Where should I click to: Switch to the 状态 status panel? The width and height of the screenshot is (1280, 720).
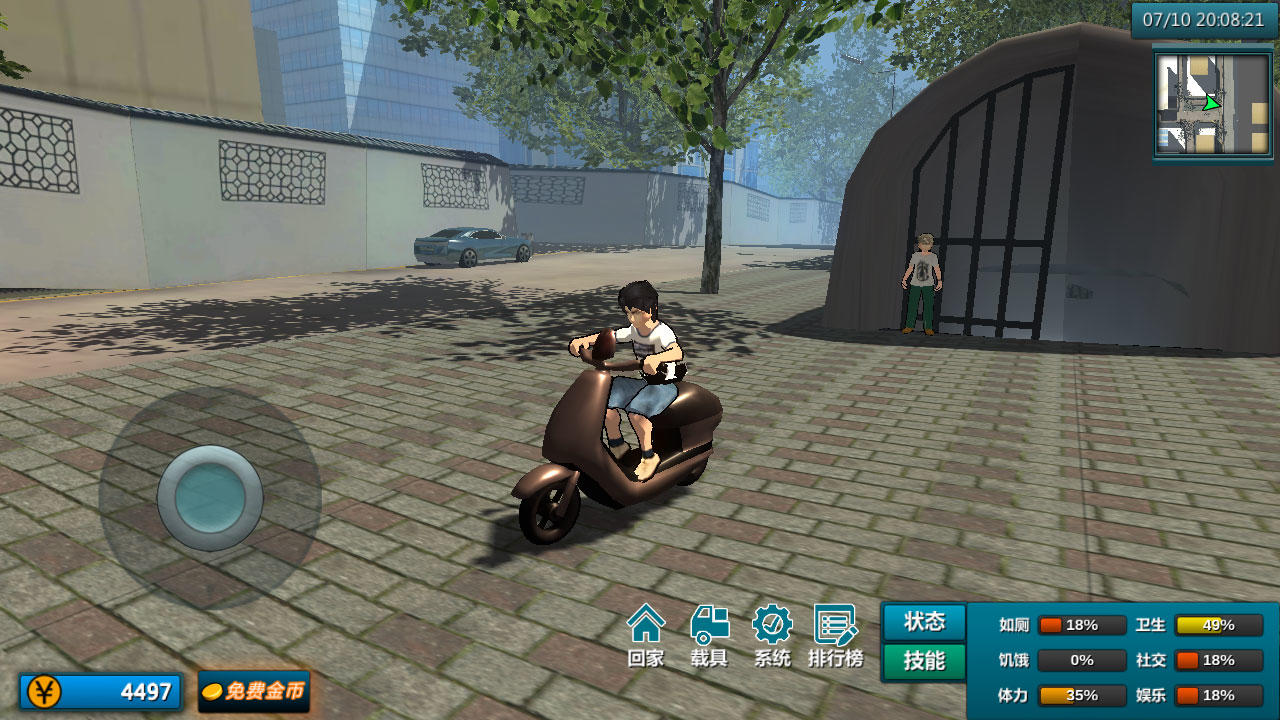(922, 622)
